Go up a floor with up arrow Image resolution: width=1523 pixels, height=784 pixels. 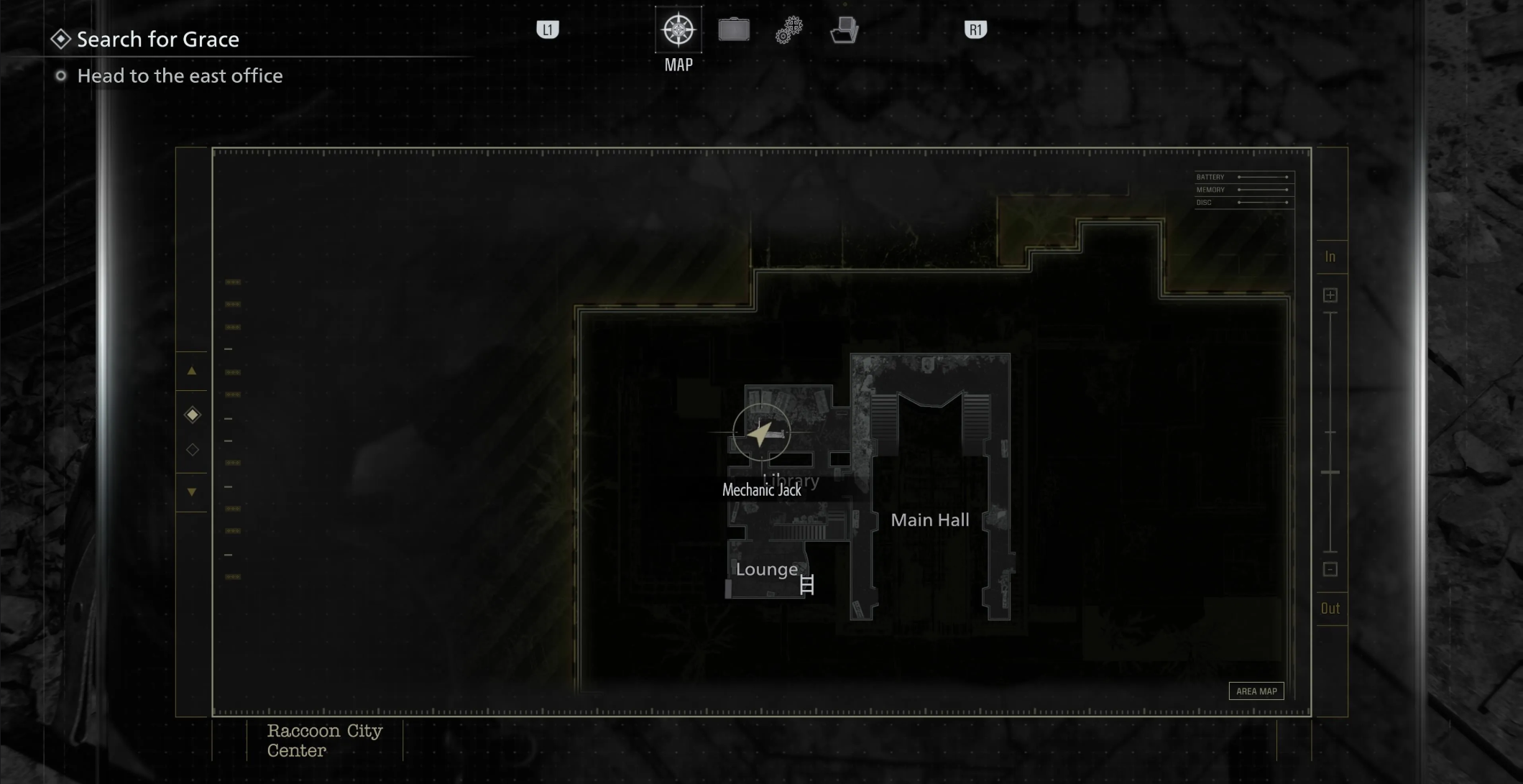coord(192,372)
